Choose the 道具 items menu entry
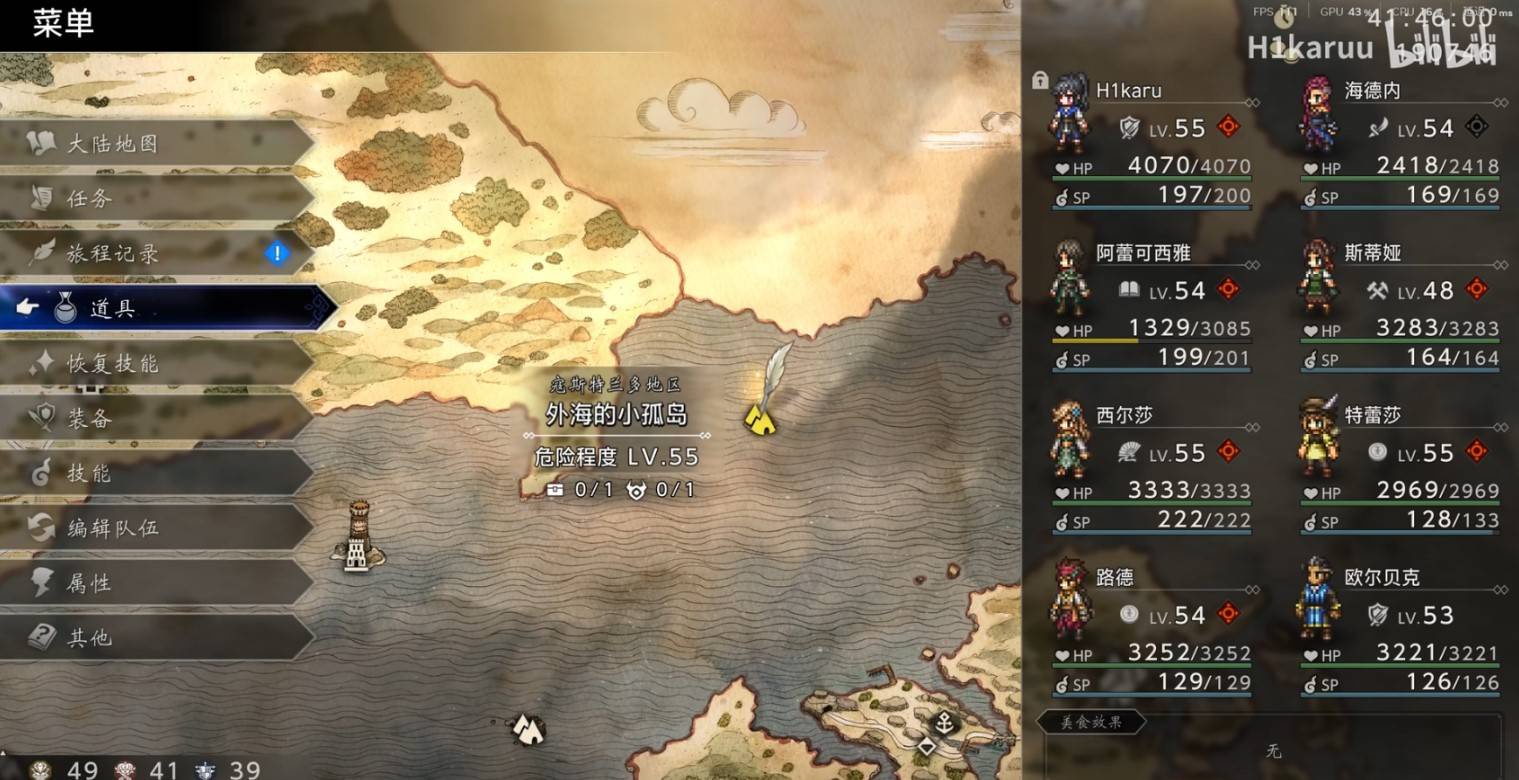Screen dimensions: 1519x780 tap(112, 309)
